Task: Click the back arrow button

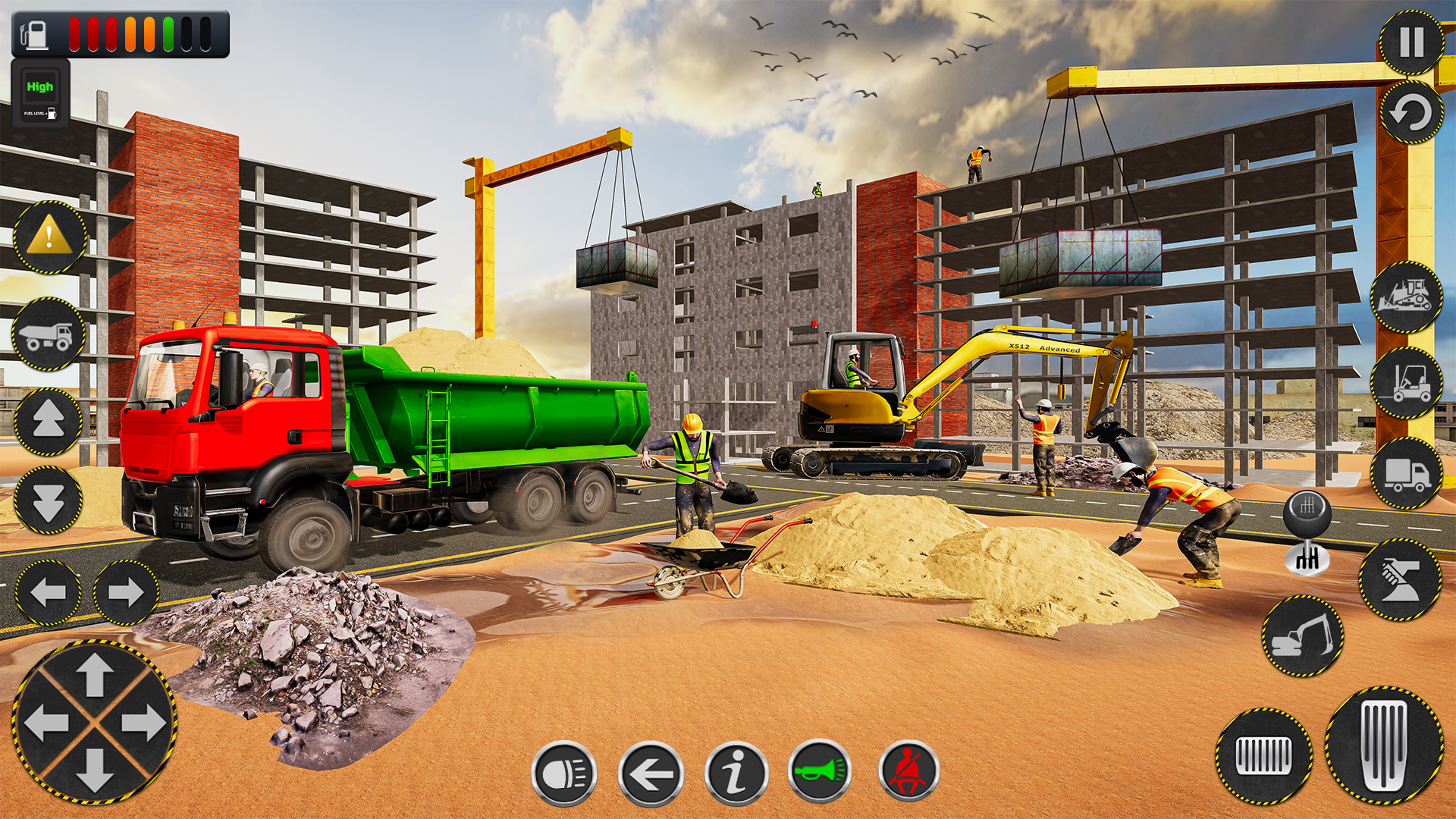Action: coord(651,773)
